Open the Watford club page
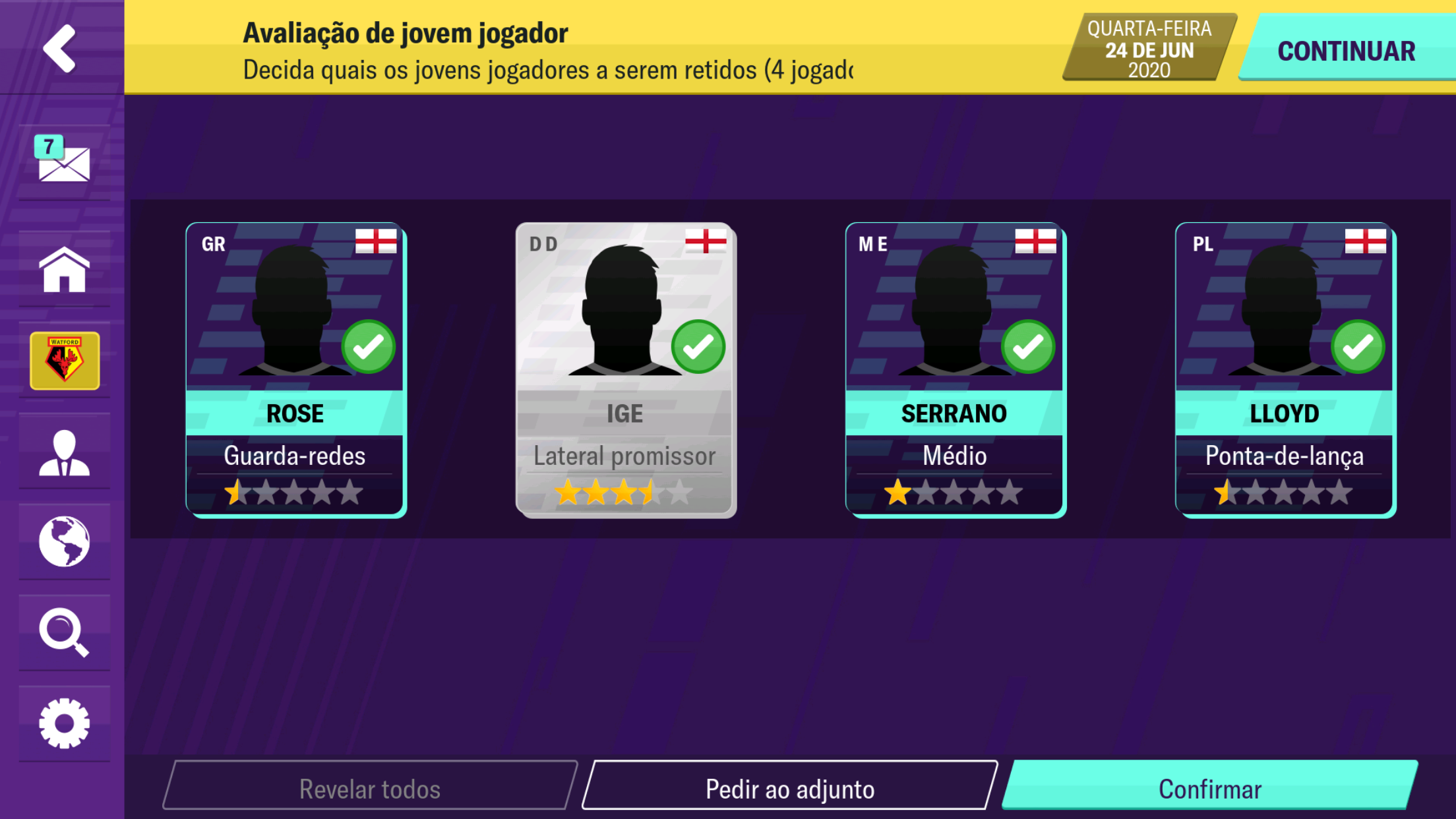Viewport: 1456px width, 819px height. point(64,360)
